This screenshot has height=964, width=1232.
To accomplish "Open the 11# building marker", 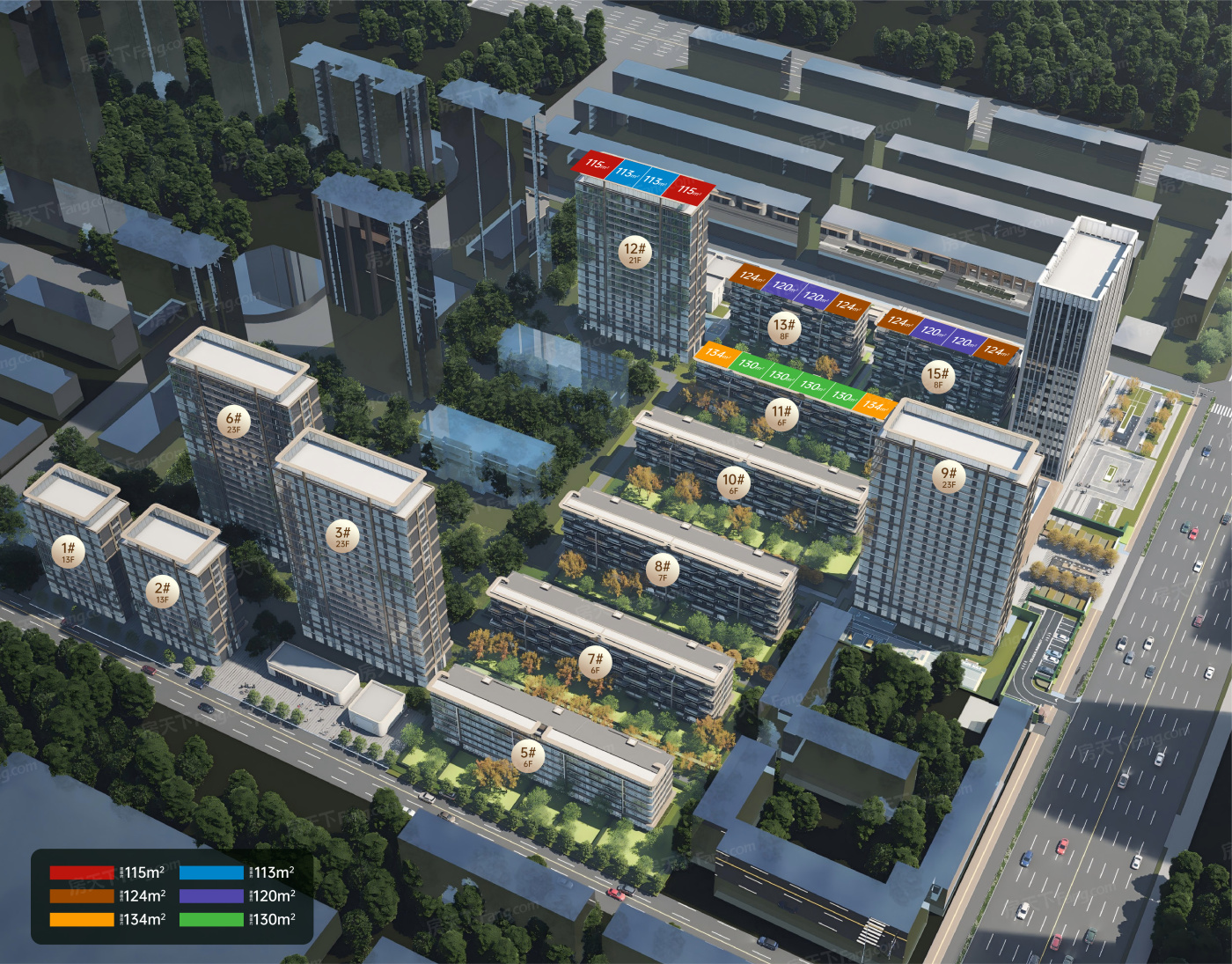I will pyautogui.click(x=781, y=415).
